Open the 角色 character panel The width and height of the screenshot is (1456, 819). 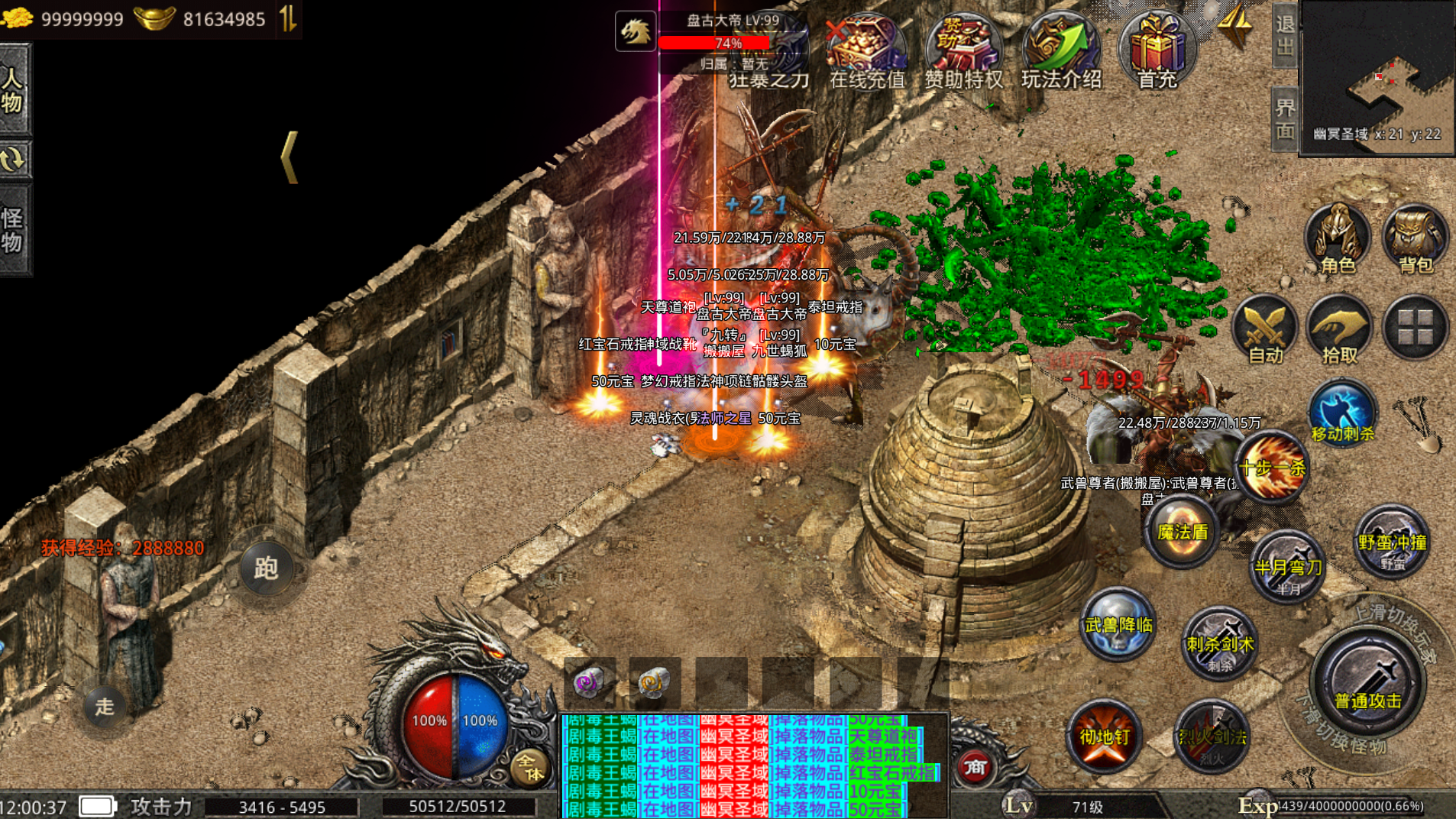tap(1337, 237)
